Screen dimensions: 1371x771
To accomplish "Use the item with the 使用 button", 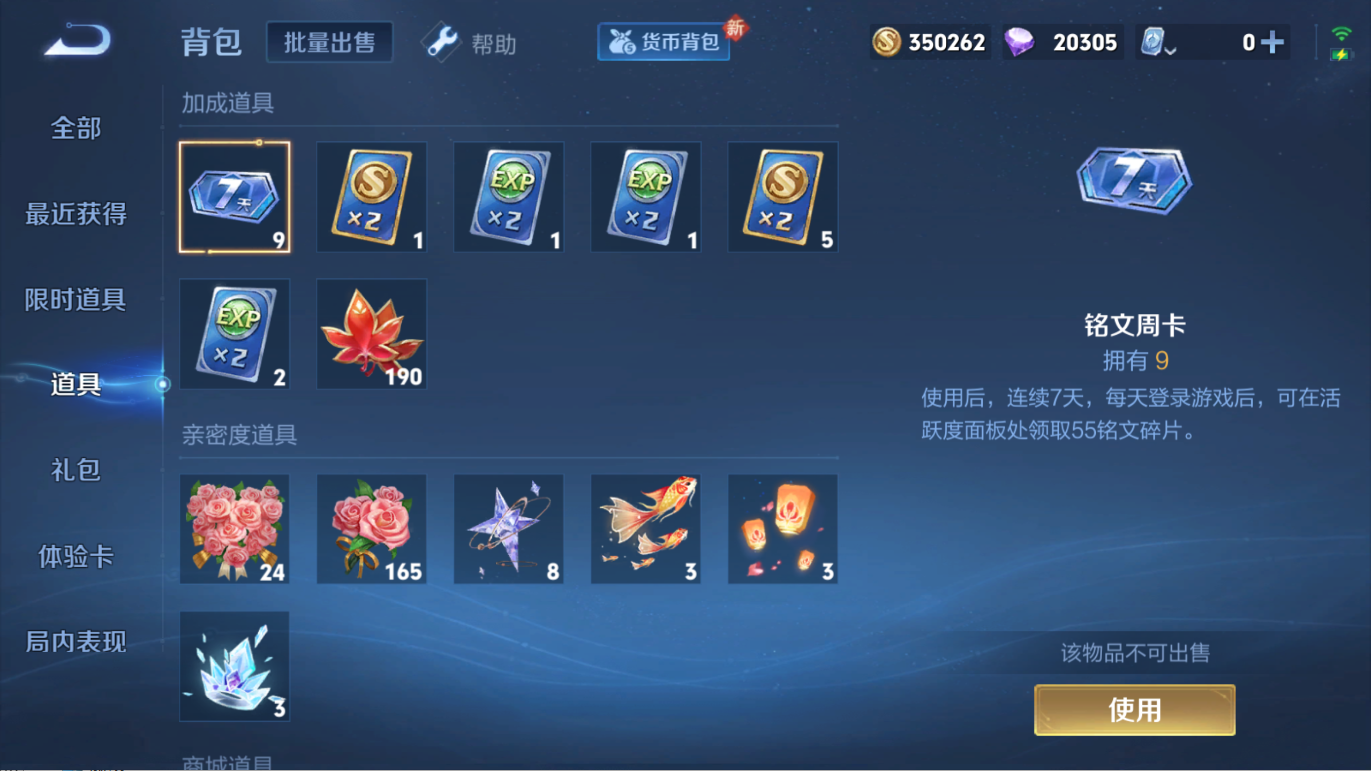I will click(x=1134, y=710).
